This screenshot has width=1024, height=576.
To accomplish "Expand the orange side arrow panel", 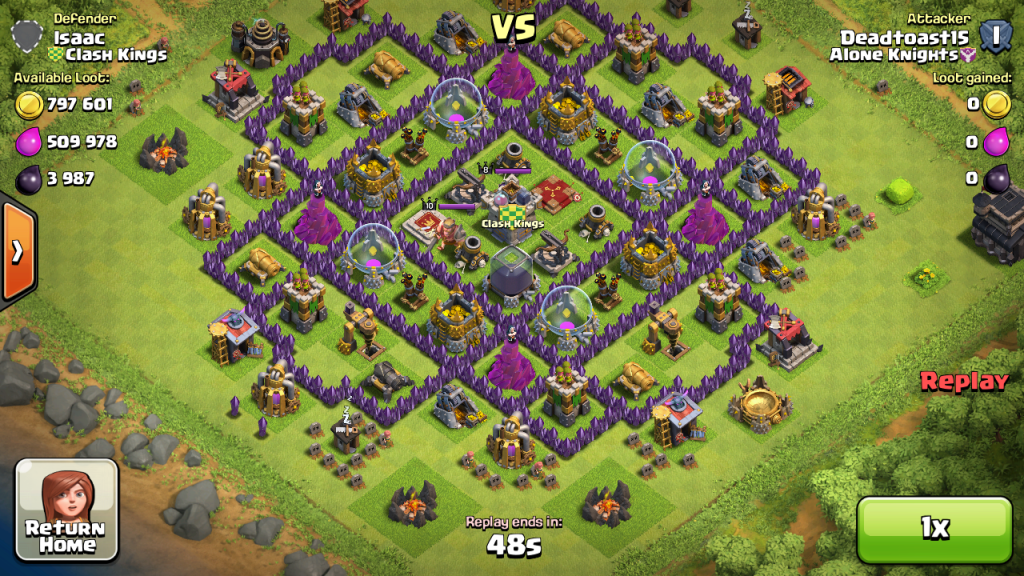I will 17,250.
